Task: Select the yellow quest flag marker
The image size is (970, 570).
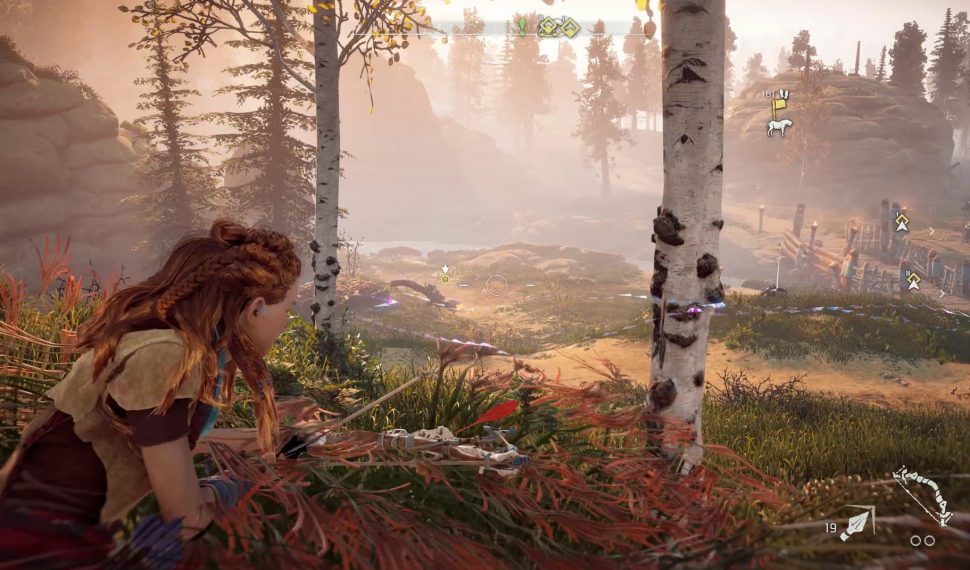Action: click(x=779, y=102)
